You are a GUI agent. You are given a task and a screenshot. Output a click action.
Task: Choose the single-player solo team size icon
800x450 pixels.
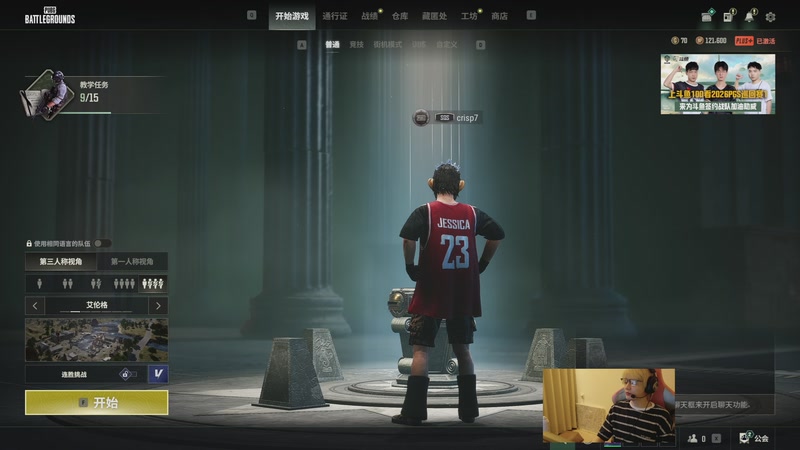(41, 284)
